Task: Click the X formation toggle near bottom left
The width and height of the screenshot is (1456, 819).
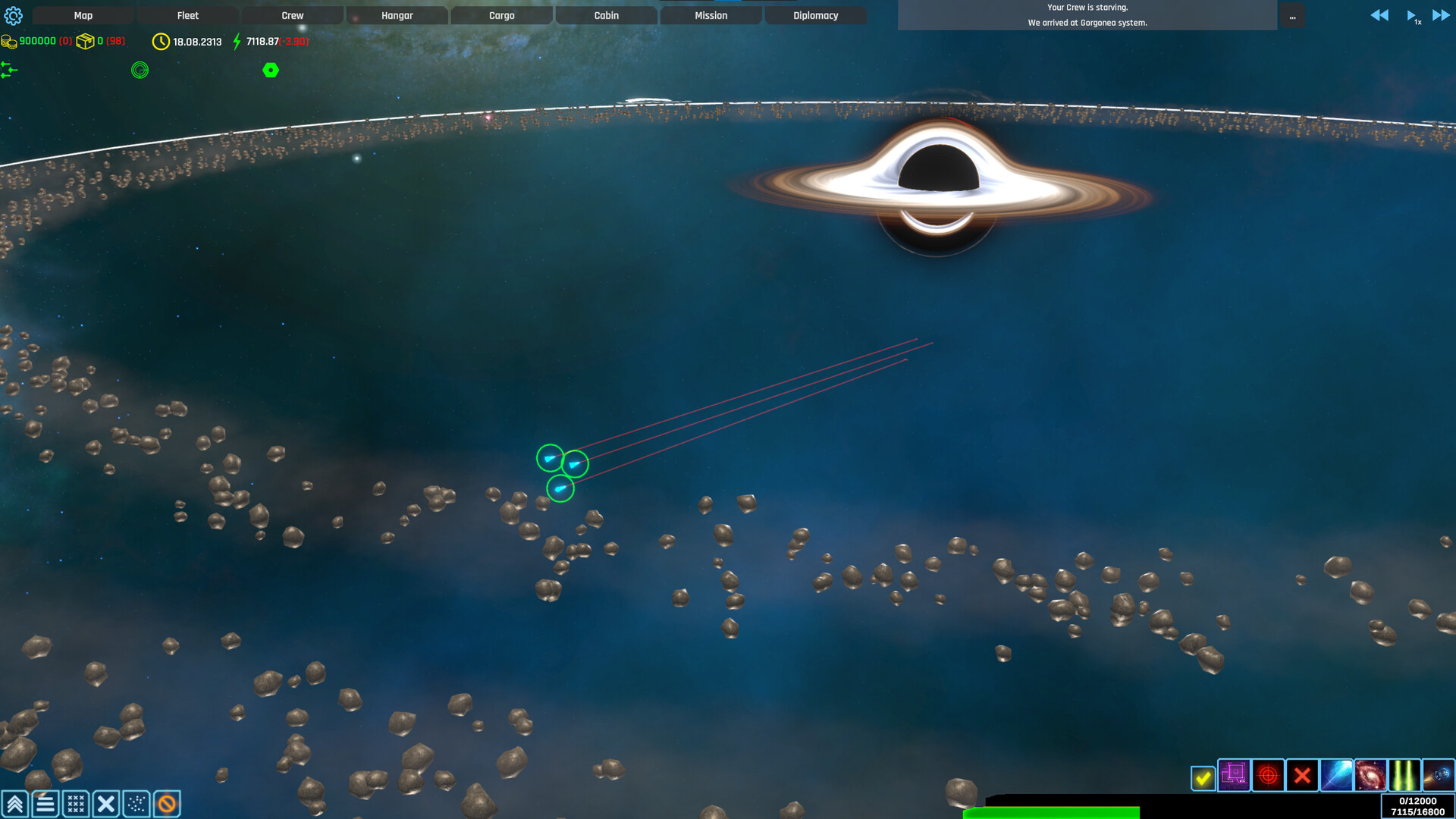Action: 107,803
